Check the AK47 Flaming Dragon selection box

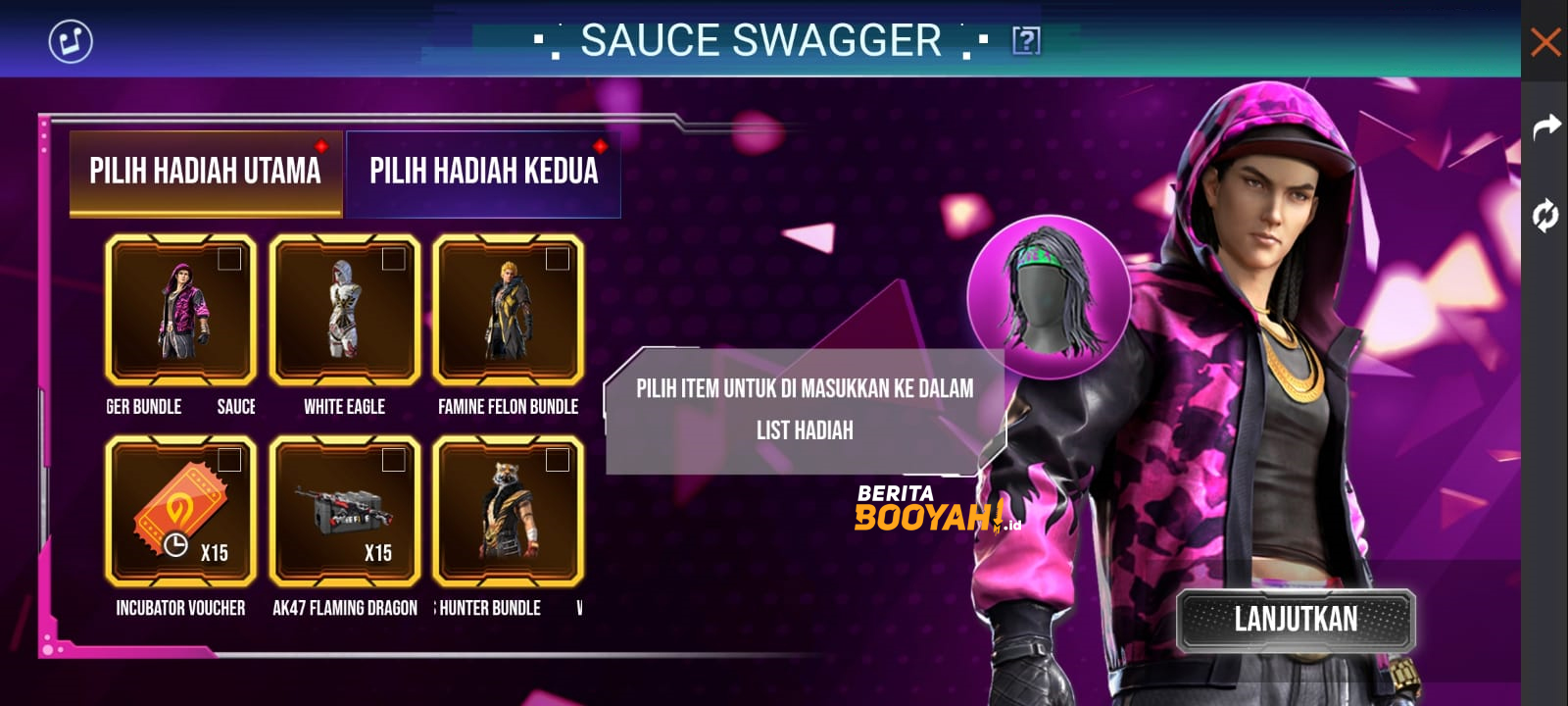[x=391, y=457]
